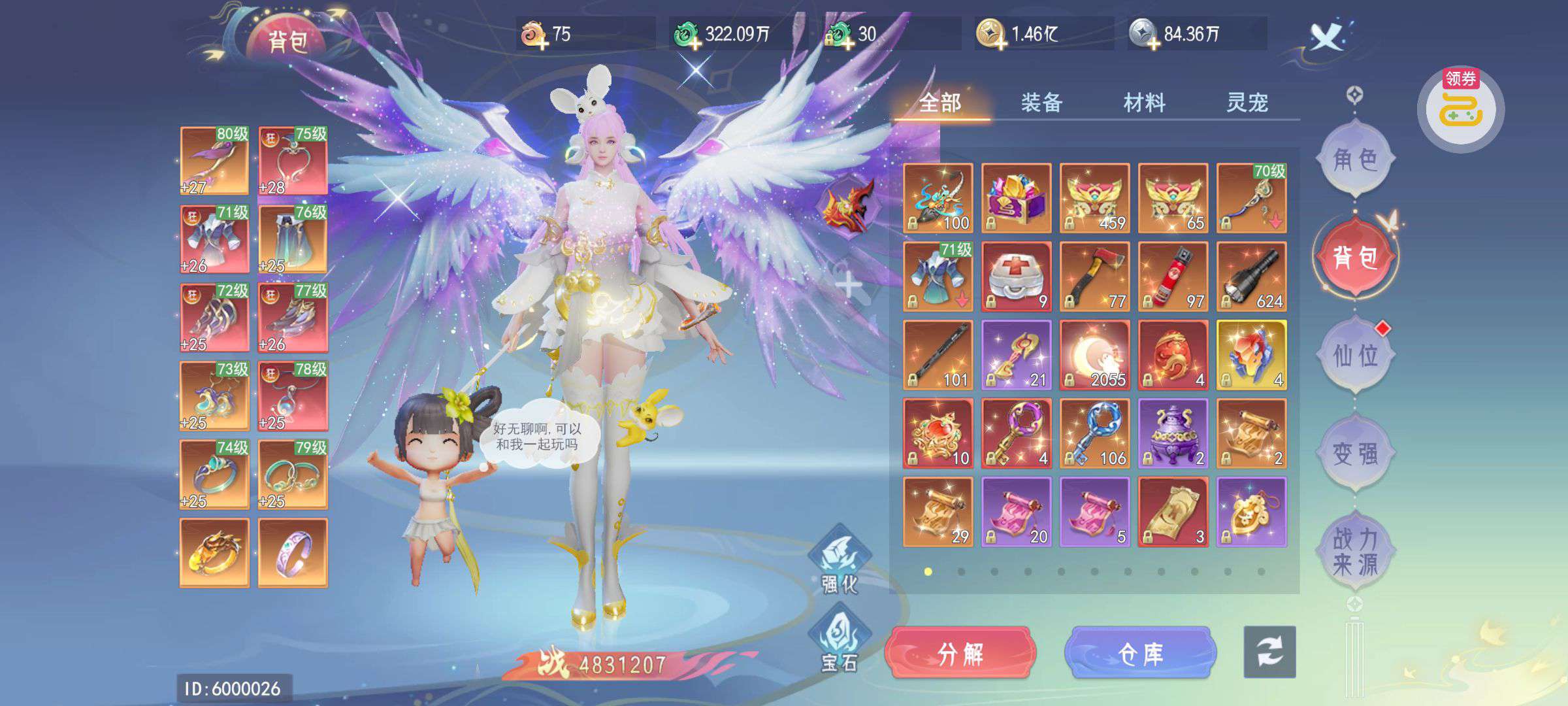The width and height of the screenshot is (1568, 706).
Task: Click the sort refresh arrows button
Action: click(x=1269, y=652)
